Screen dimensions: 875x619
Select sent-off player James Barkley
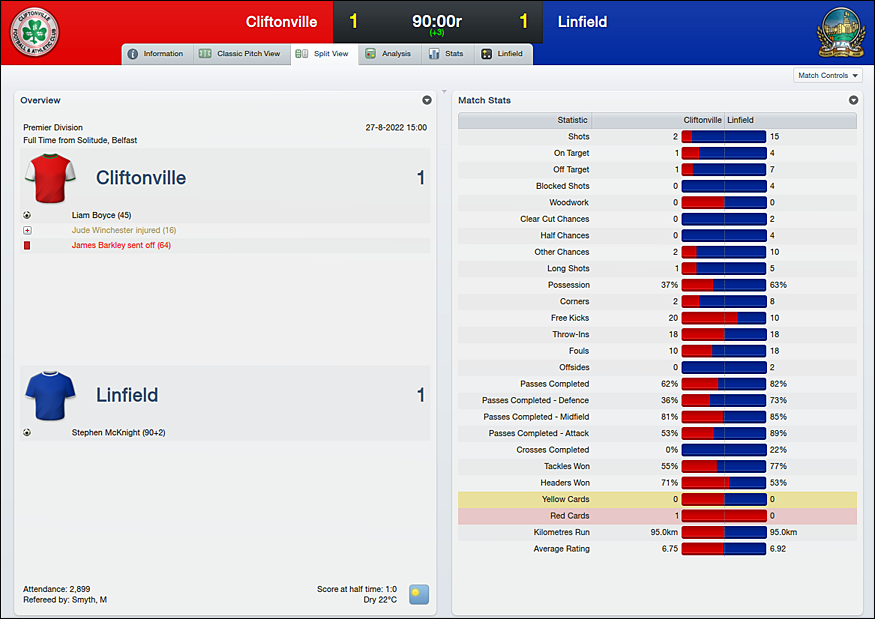click(121, 245)
